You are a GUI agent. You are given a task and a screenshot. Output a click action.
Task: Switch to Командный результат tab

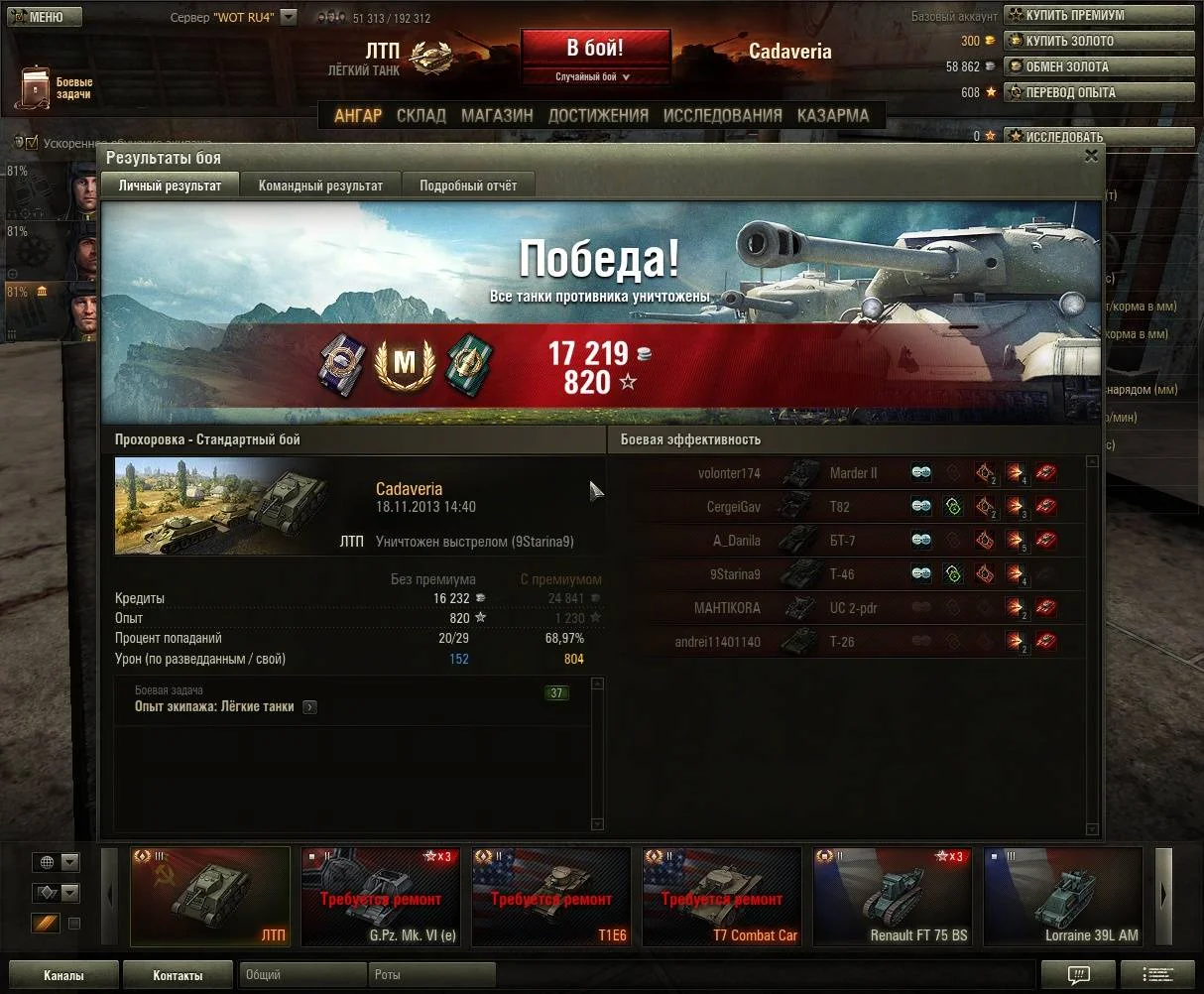[320, 186]
